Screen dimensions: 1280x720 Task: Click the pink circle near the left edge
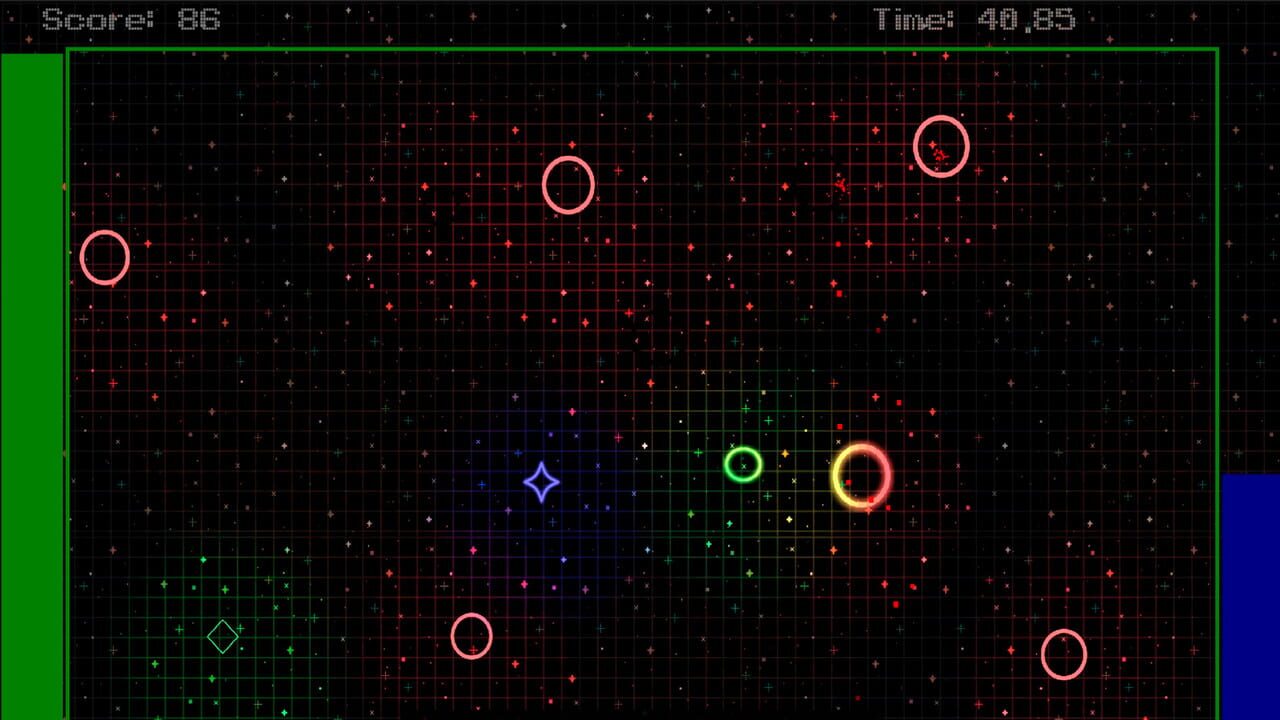[104, 258]
